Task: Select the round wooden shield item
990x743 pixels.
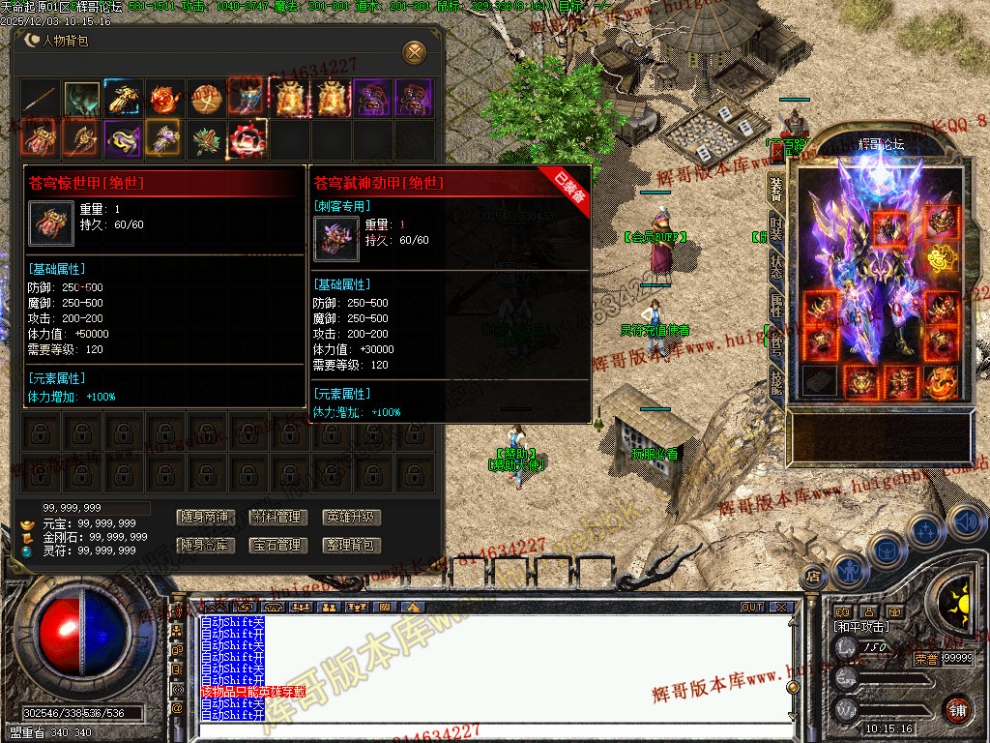Action: point(207,99)
